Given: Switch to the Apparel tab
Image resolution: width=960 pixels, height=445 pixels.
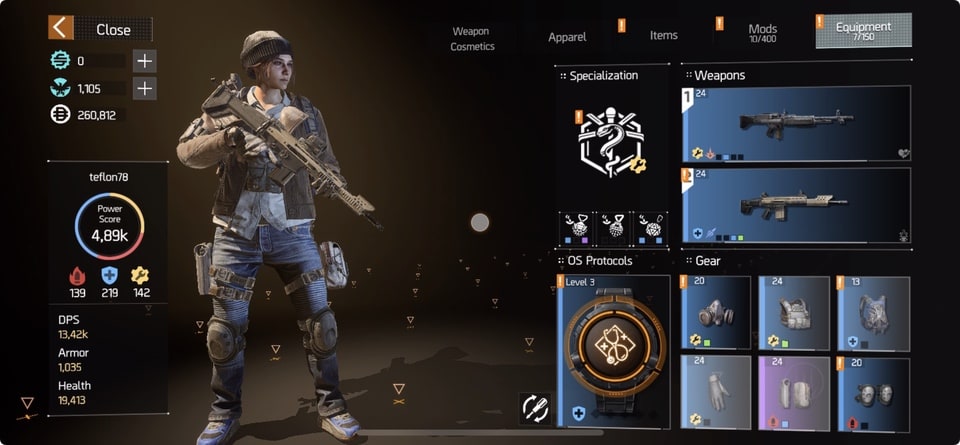Looking at the screenshot, I should coord(567,37).
